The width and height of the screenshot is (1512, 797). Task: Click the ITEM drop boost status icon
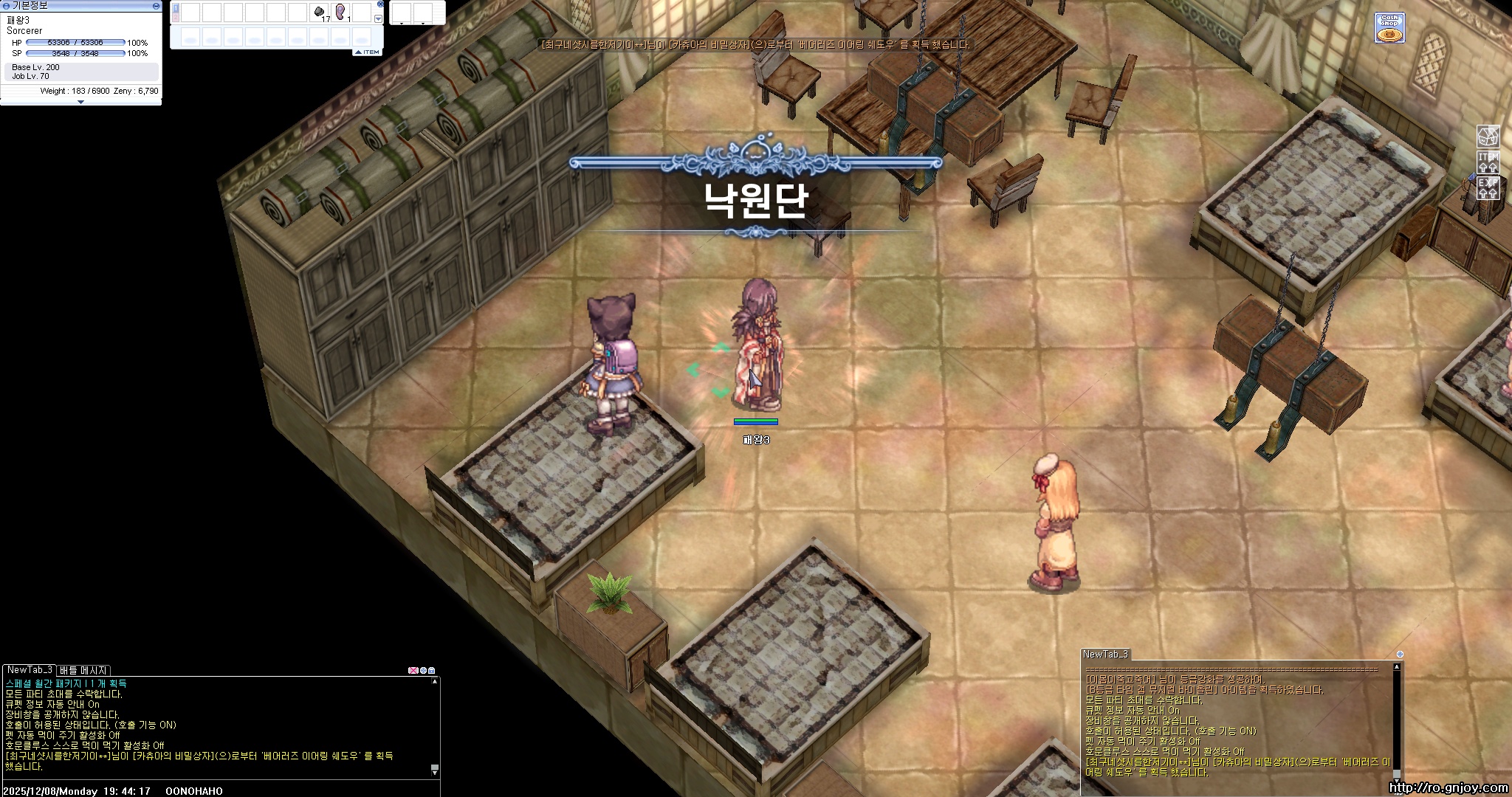point(1488,163)
